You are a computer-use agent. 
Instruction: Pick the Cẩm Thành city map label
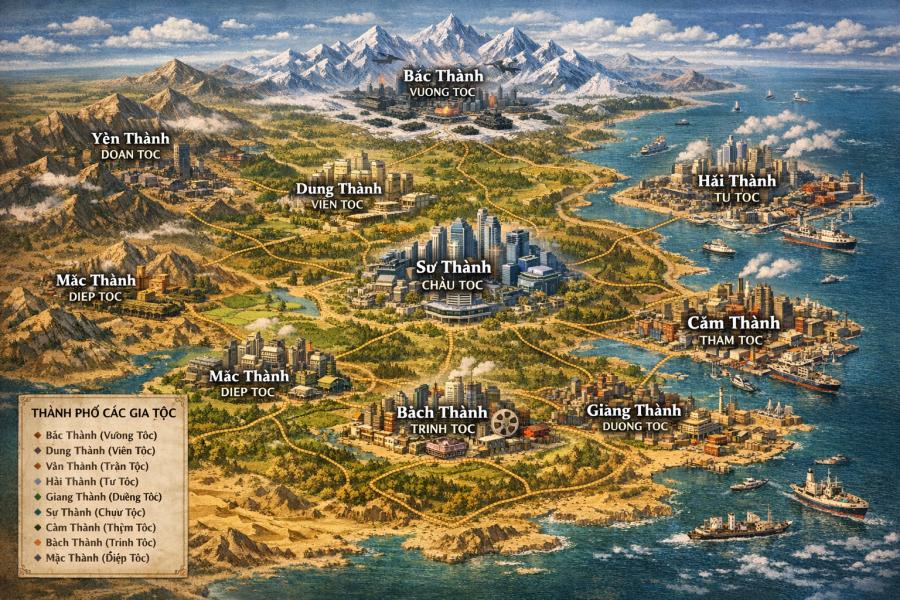[733, 323]
